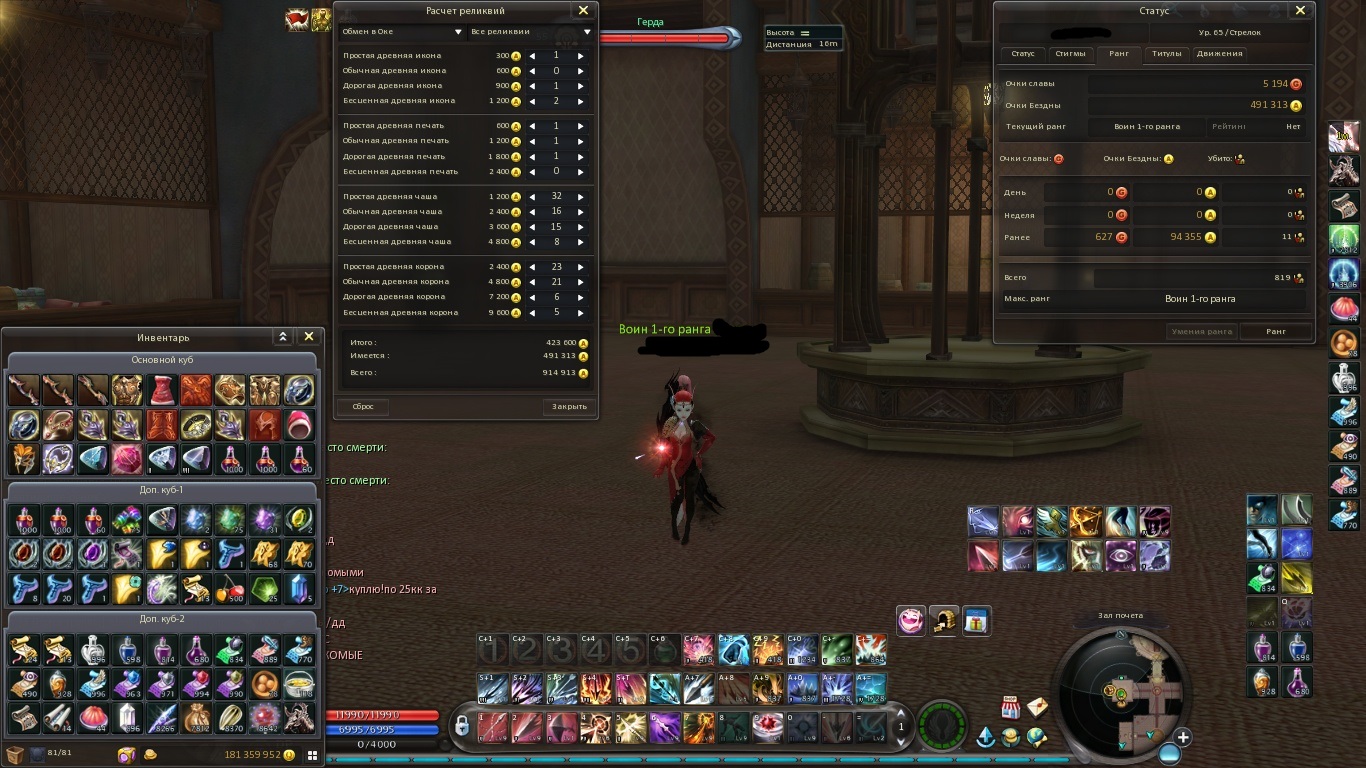Click the 'Ранг' button in the status window
The height and width of the screenshot is (768, 1366).
[x=1276, y=331]
